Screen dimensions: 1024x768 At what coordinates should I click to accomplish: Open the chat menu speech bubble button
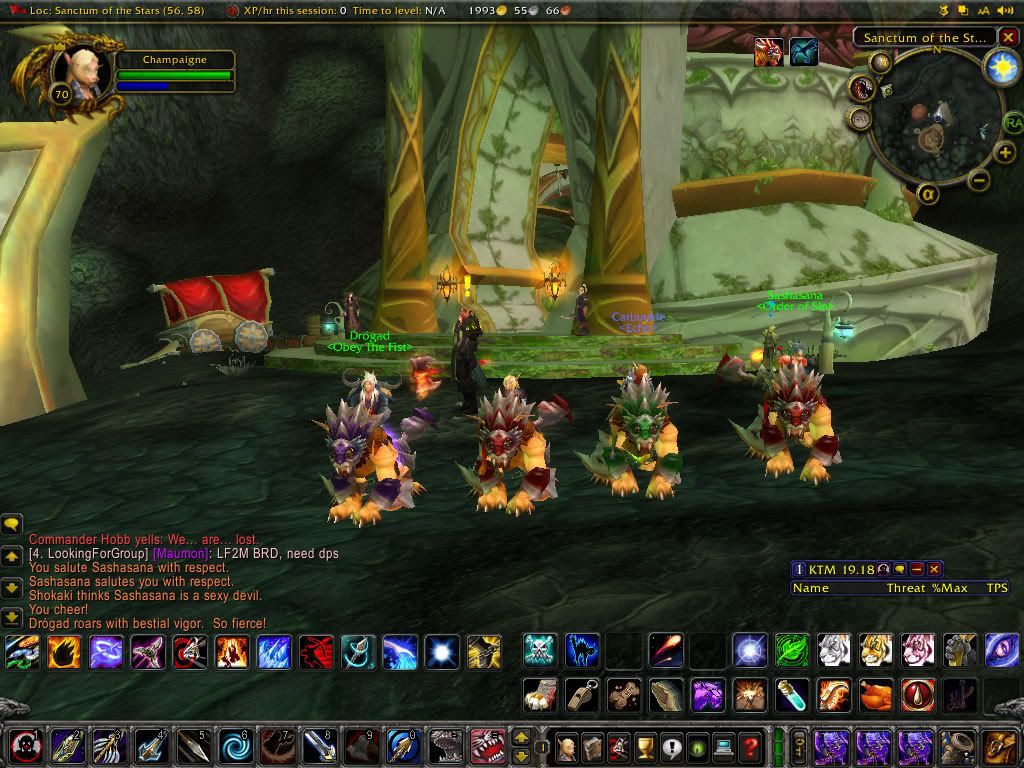click(x=12, y=523)
